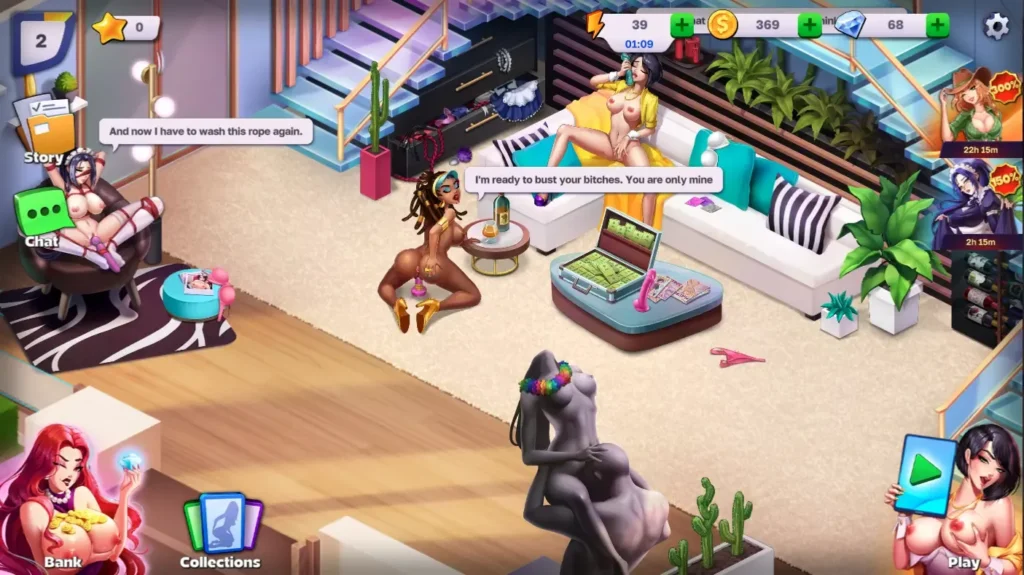This screenshot has width=1024, height=575.
Task: Add more energy with the plus button
Action: (682, 25)
